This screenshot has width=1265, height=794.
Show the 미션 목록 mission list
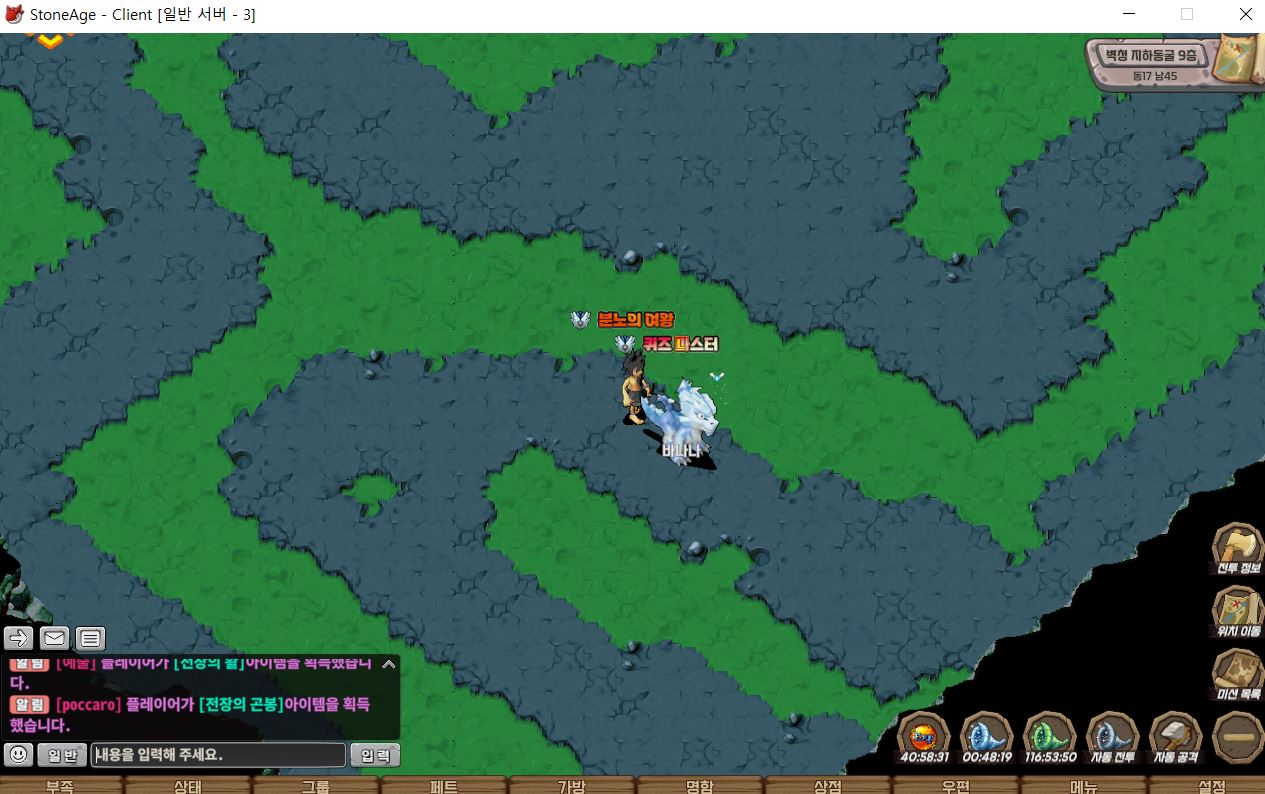[x=1237, y=672]
